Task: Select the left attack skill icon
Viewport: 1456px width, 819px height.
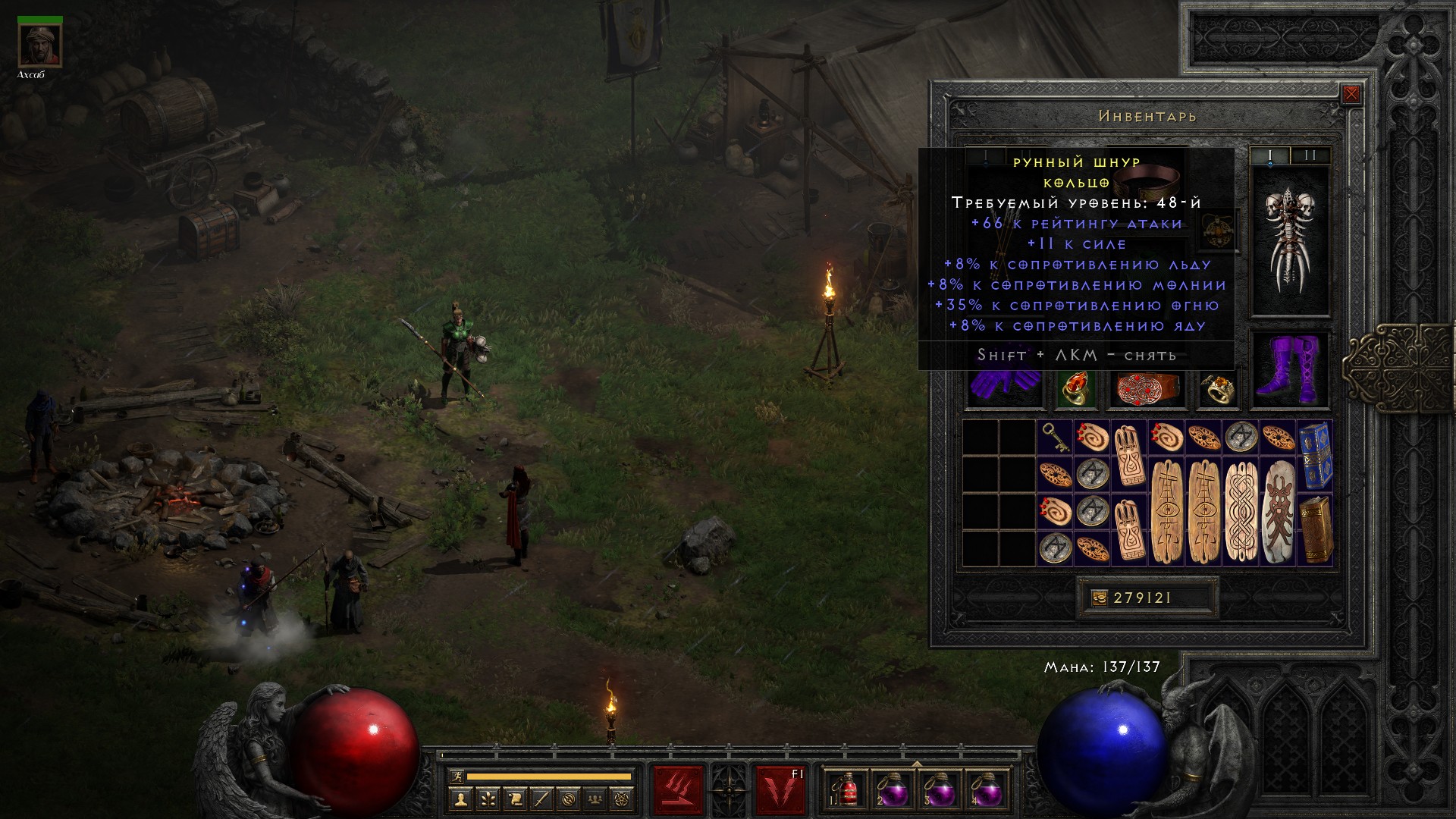Action: 678,790
